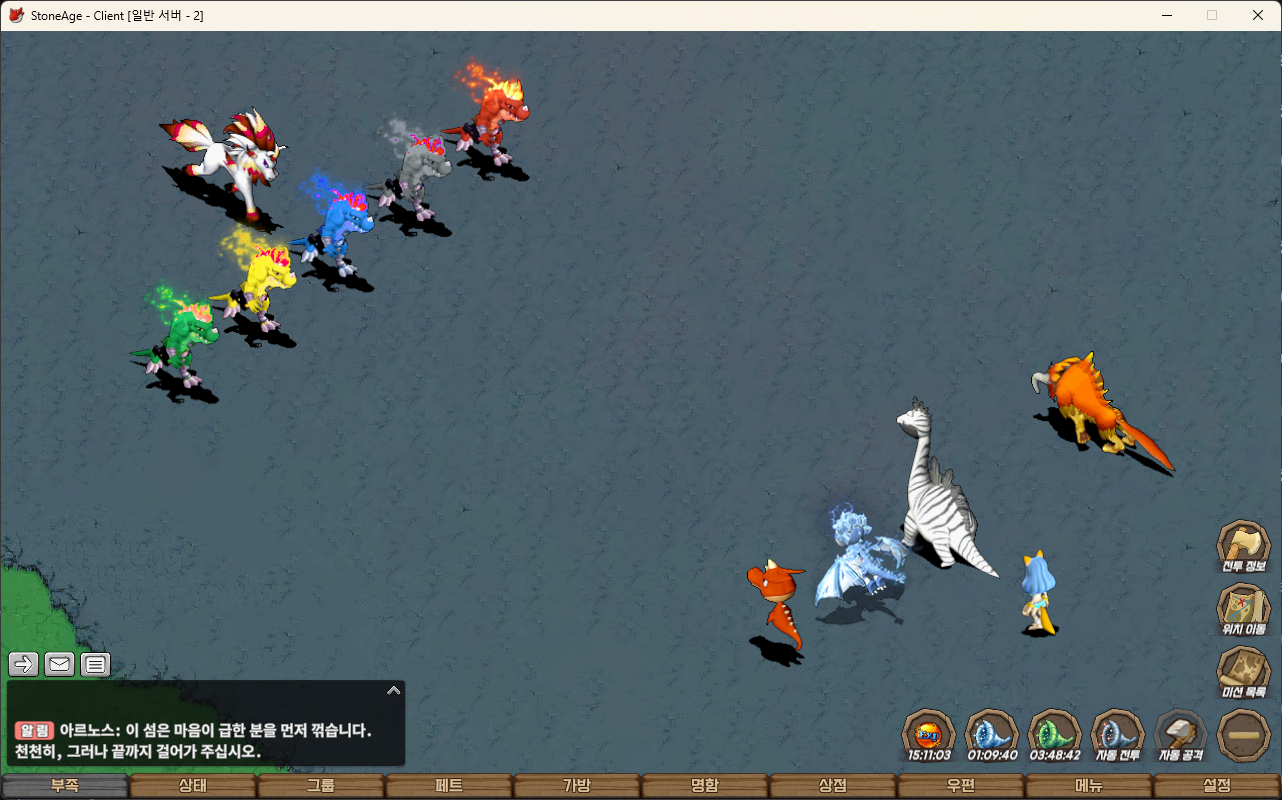Viewport: 1282px width, 800px height.
Task: Toggle the 자동 공격 stone hammer icon
Action: [x=1181, y=735]
